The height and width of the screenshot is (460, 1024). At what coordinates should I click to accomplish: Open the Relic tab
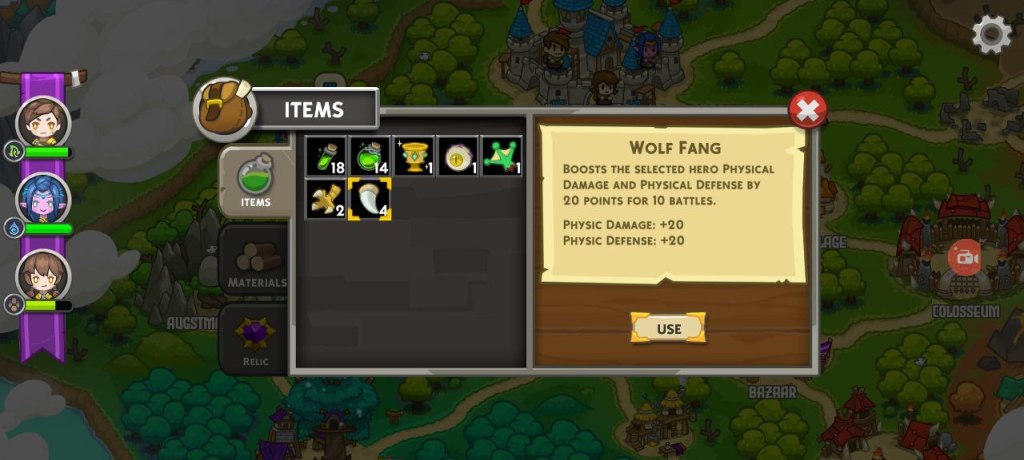254,339
